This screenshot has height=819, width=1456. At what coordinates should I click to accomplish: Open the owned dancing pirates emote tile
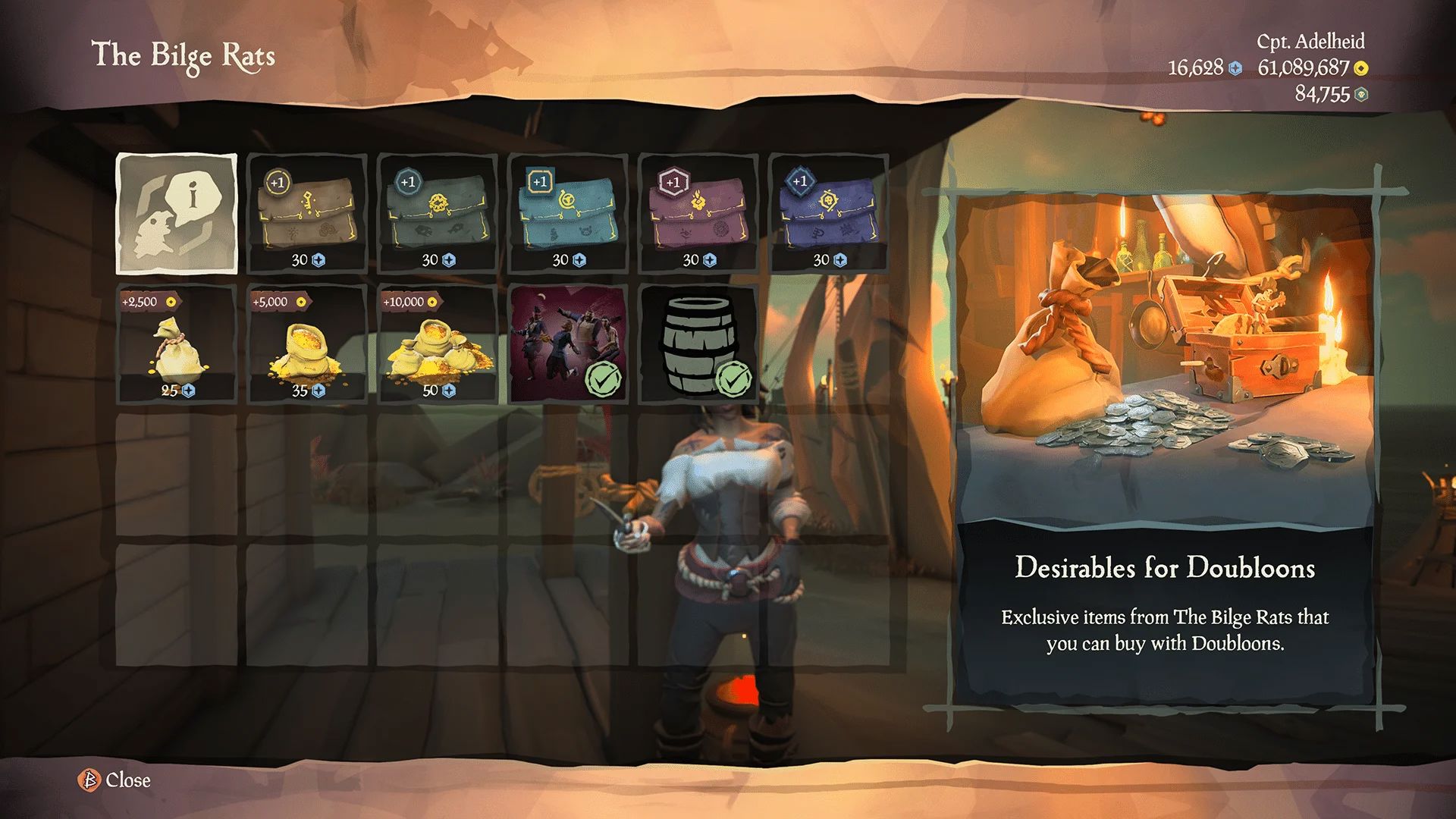(568, 344)
